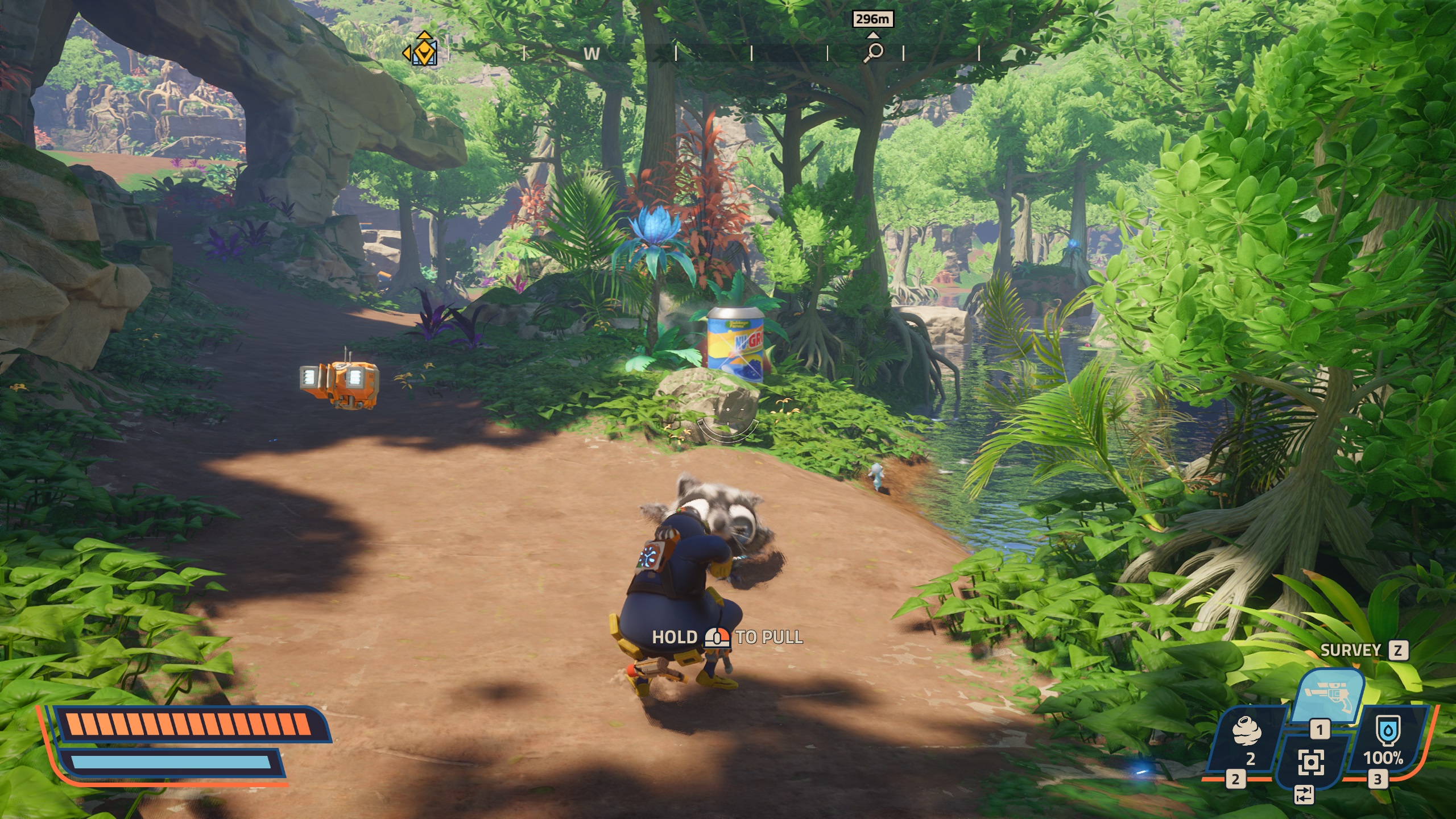Select the water tank slot

[1383, 741]
